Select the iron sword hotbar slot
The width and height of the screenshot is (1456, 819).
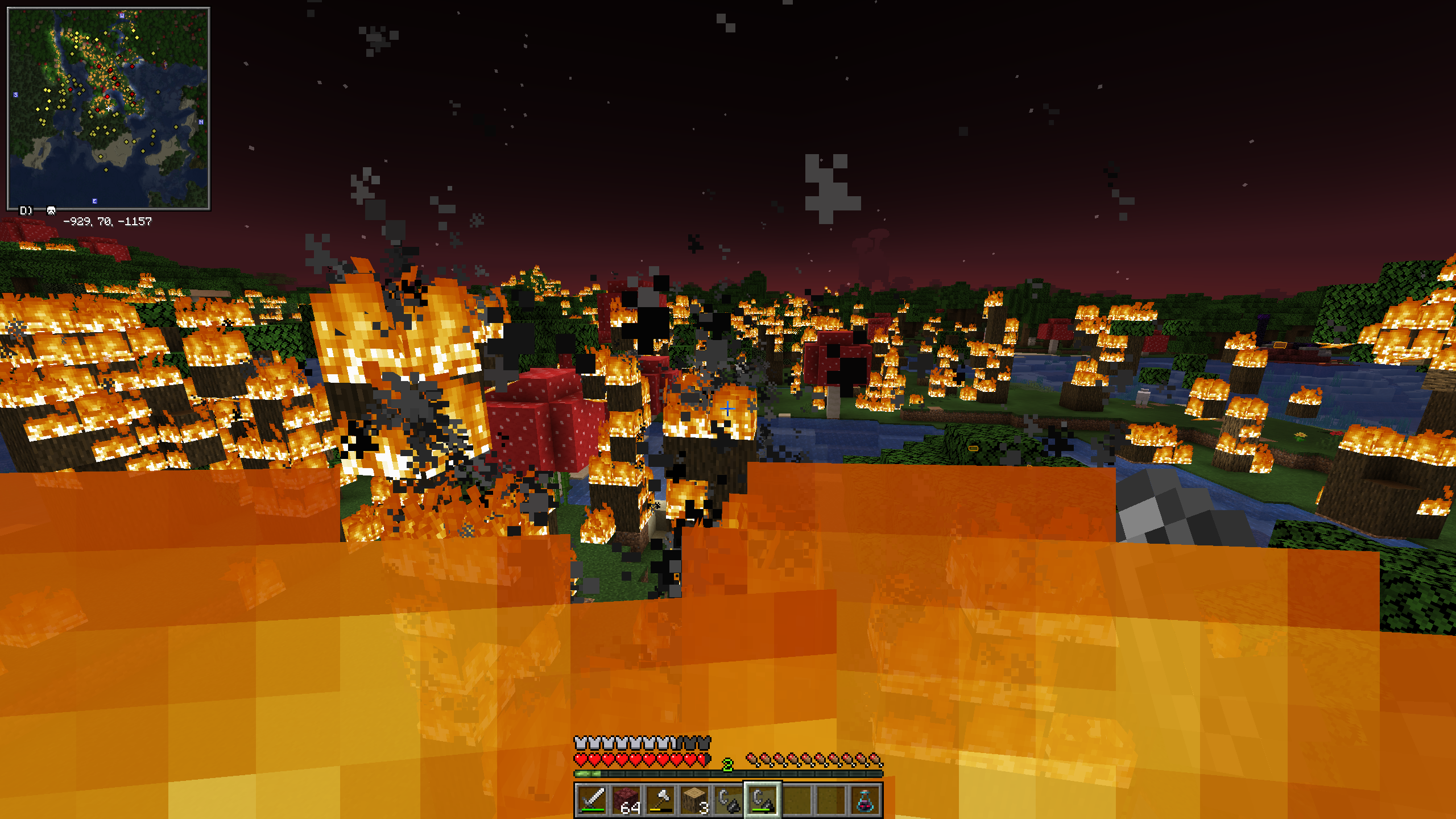tap(592, 800)
